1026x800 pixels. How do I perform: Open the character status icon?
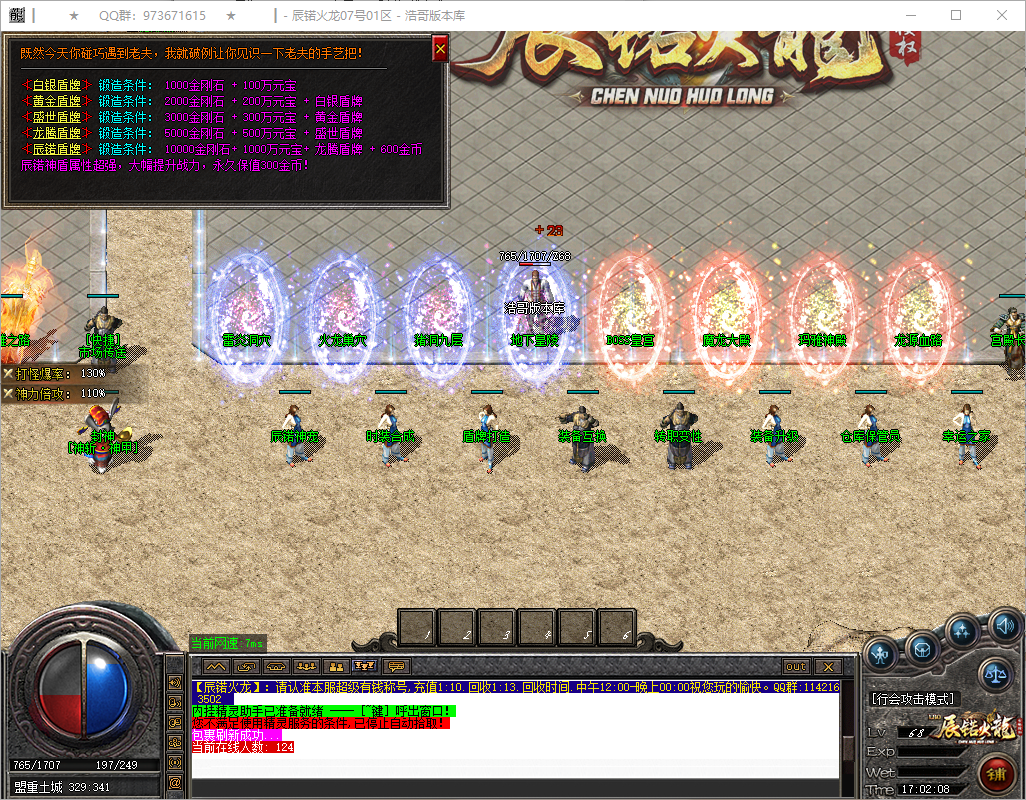(x=881, y=655)
